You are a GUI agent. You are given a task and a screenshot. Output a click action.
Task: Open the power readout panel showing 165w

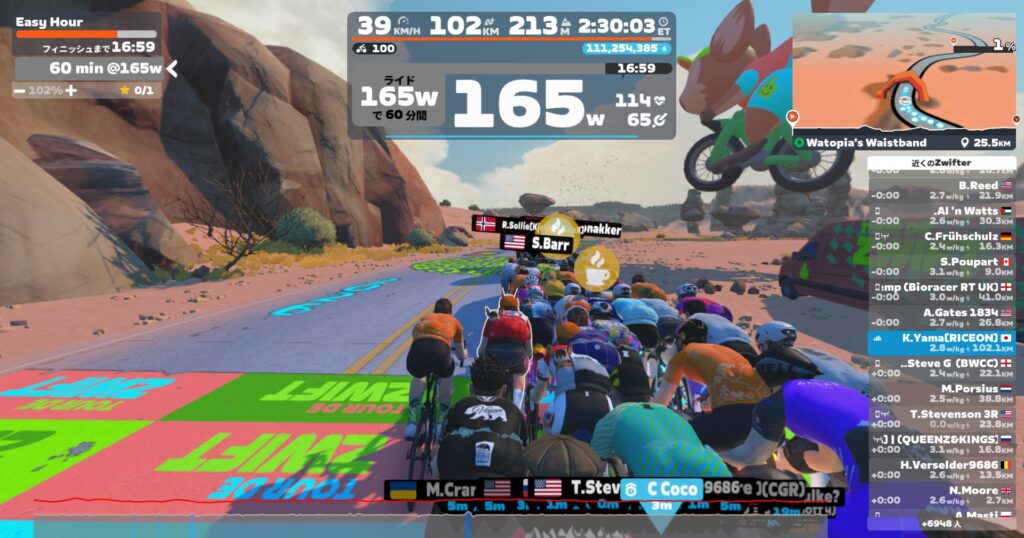512,103
